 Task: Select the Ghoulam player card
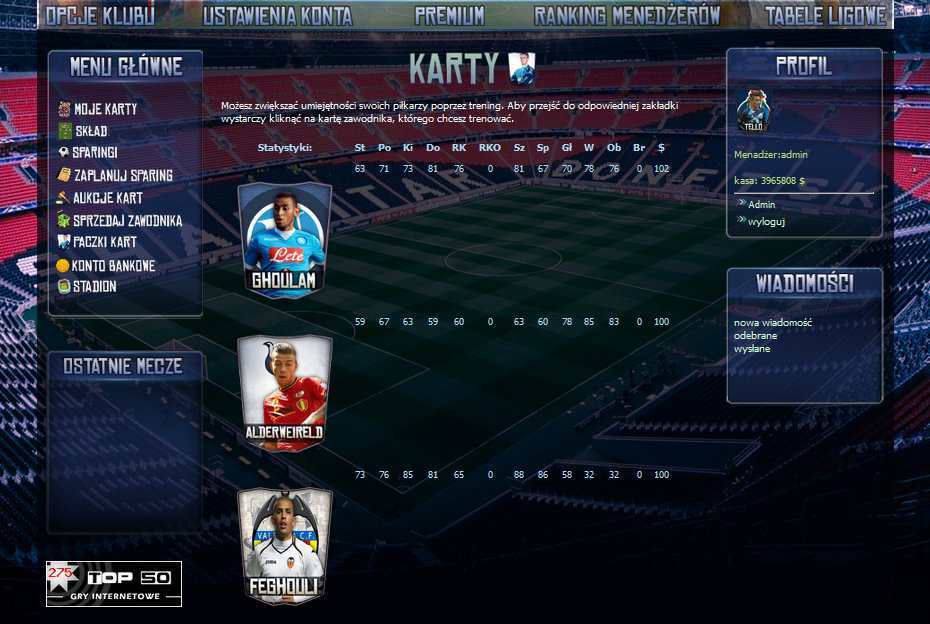284,240
